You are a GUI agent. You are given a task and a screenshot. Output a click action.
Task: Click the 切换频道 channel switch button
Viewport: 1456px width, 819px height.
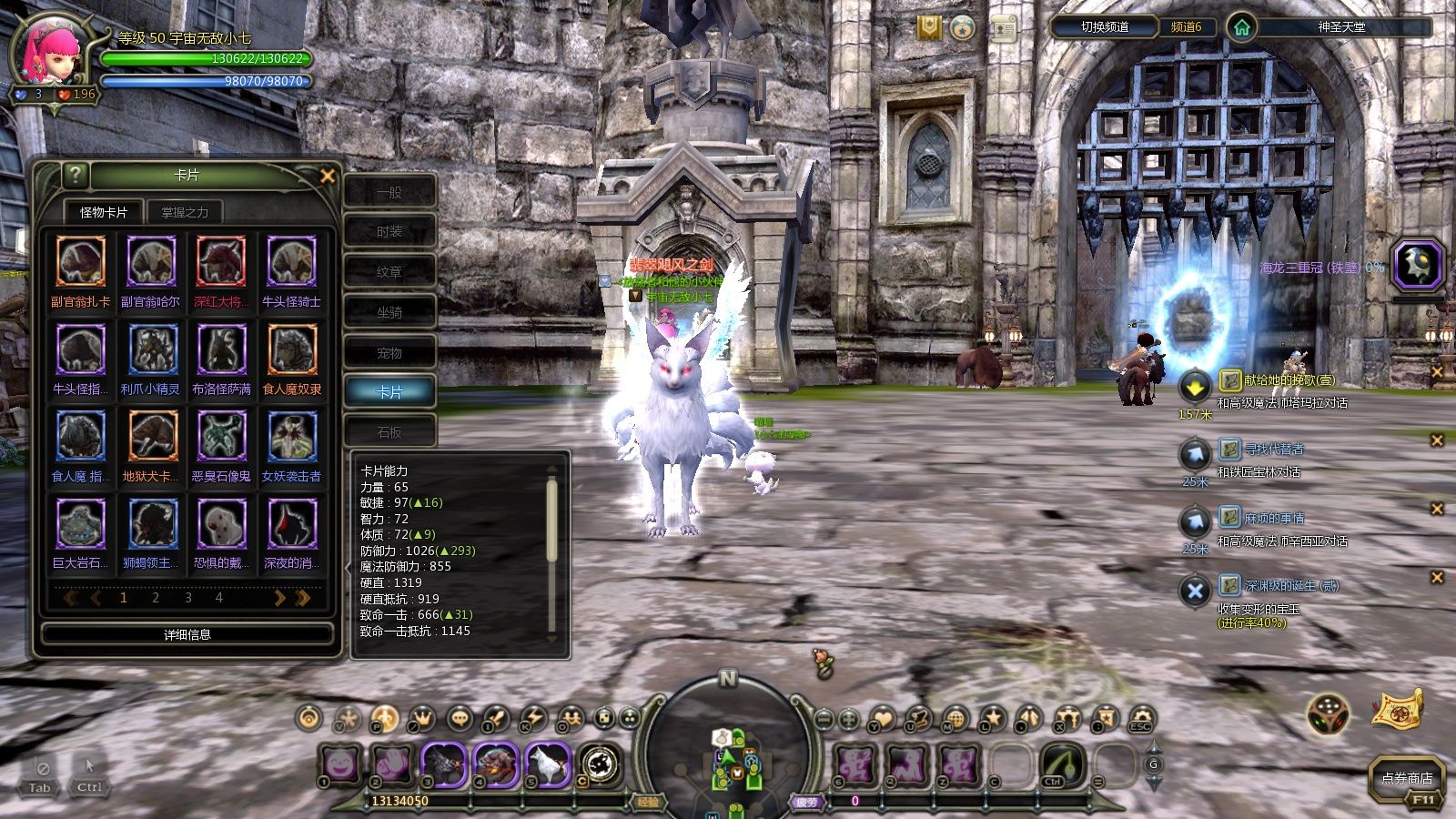click(x=1104, y=27)
